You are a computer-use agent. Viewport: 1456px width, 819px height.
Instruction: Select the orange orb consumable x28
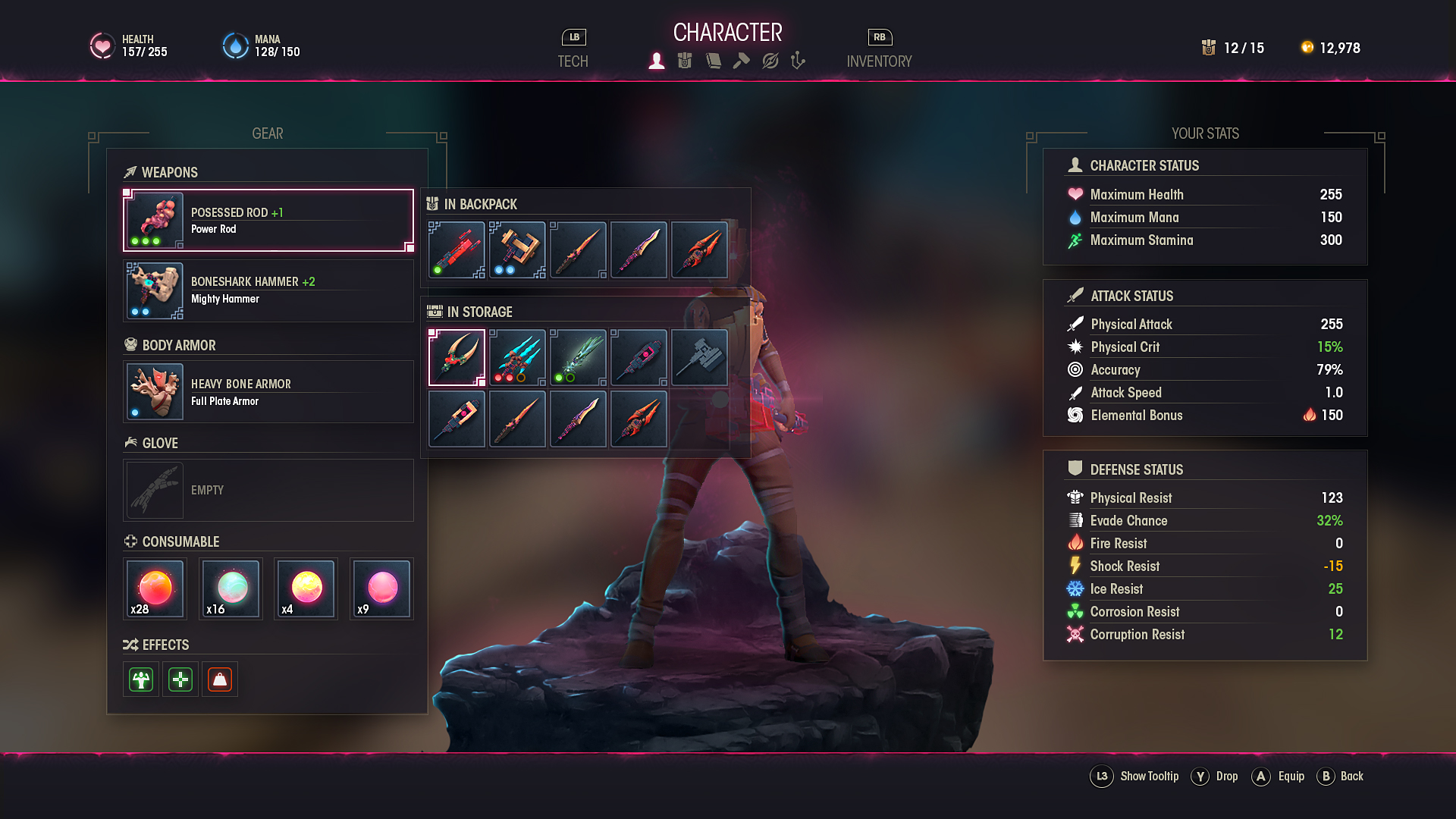click(x=155, y=589)
